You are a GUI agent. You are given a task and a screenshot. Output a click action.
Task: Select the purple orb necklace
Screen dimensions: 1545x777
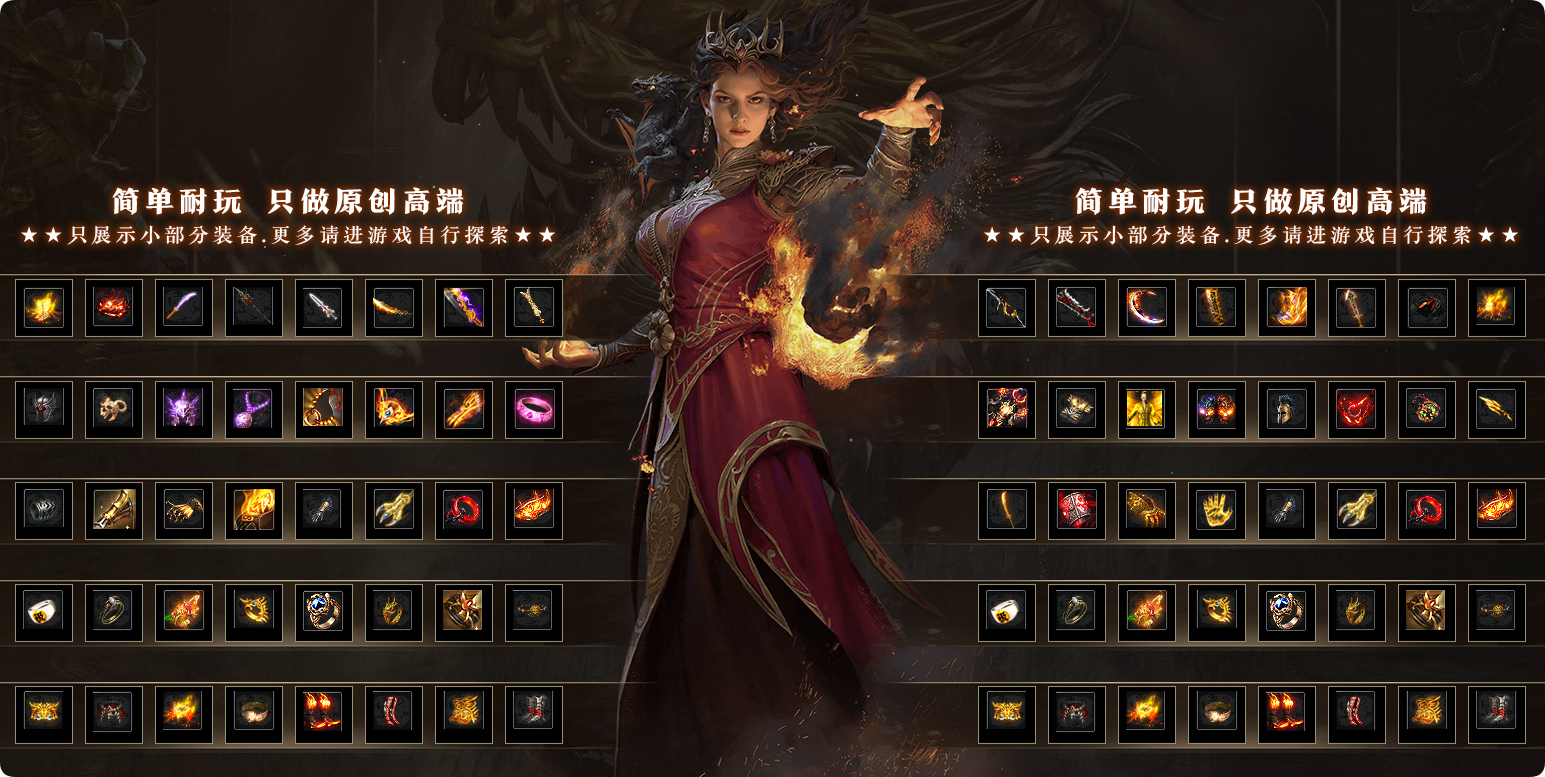coord(254,409)
